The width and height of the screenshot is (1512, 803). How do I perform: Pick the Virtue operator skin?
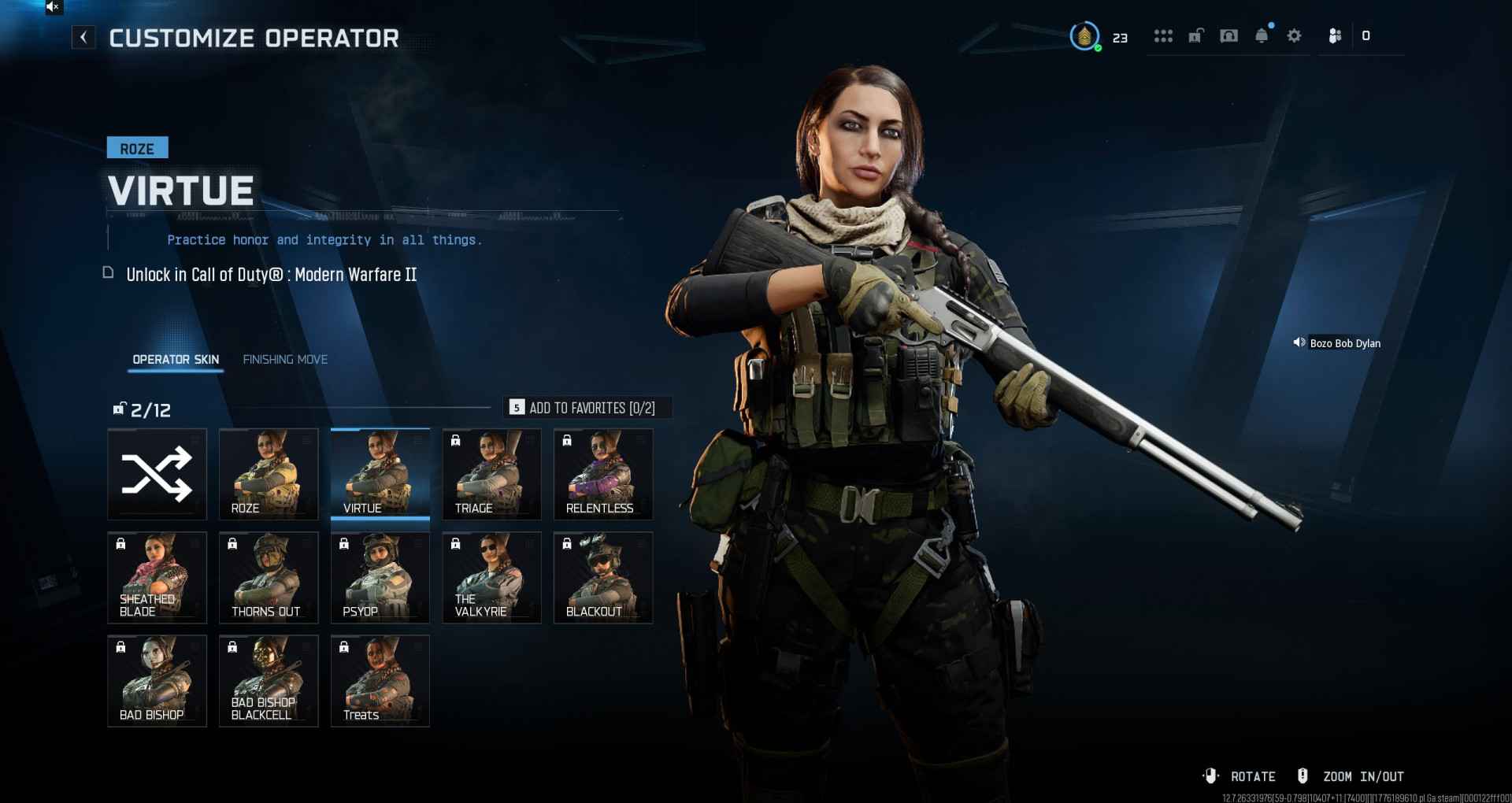pos(380,474)
